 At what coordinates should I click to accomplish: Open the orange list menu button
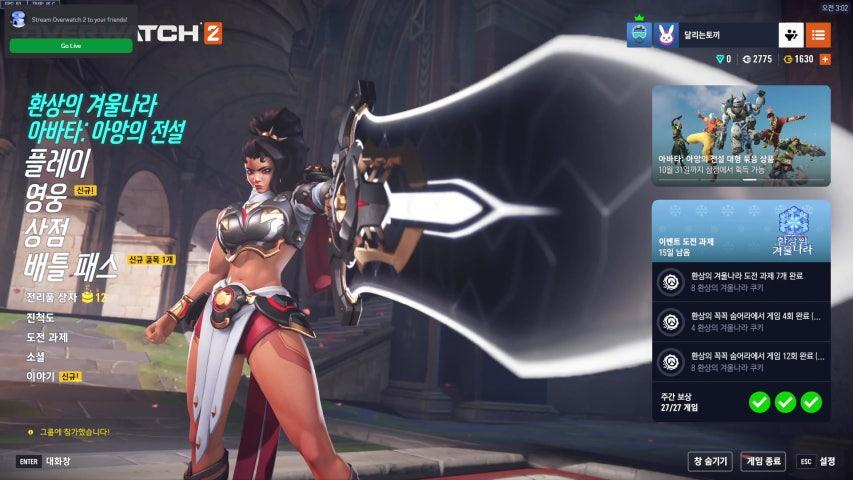(x=818, y=35)
